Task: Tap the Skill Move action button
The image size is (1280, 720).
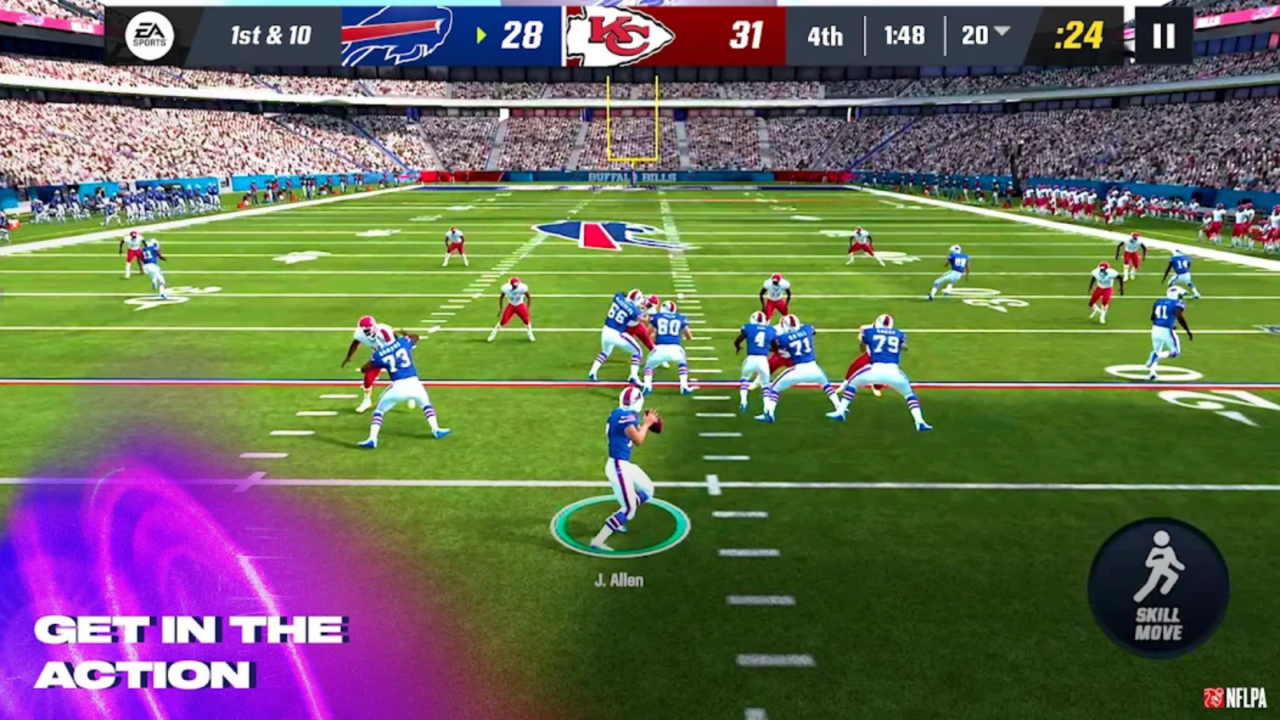Action: (x=1160, y=585)
